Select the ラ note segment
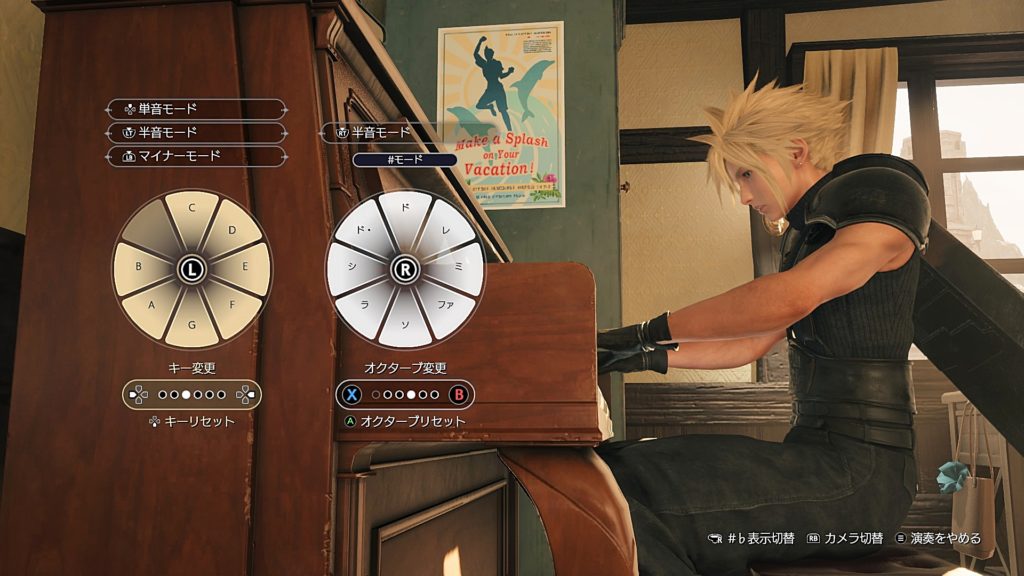The image size is (1024, 576). coord(366,306)
